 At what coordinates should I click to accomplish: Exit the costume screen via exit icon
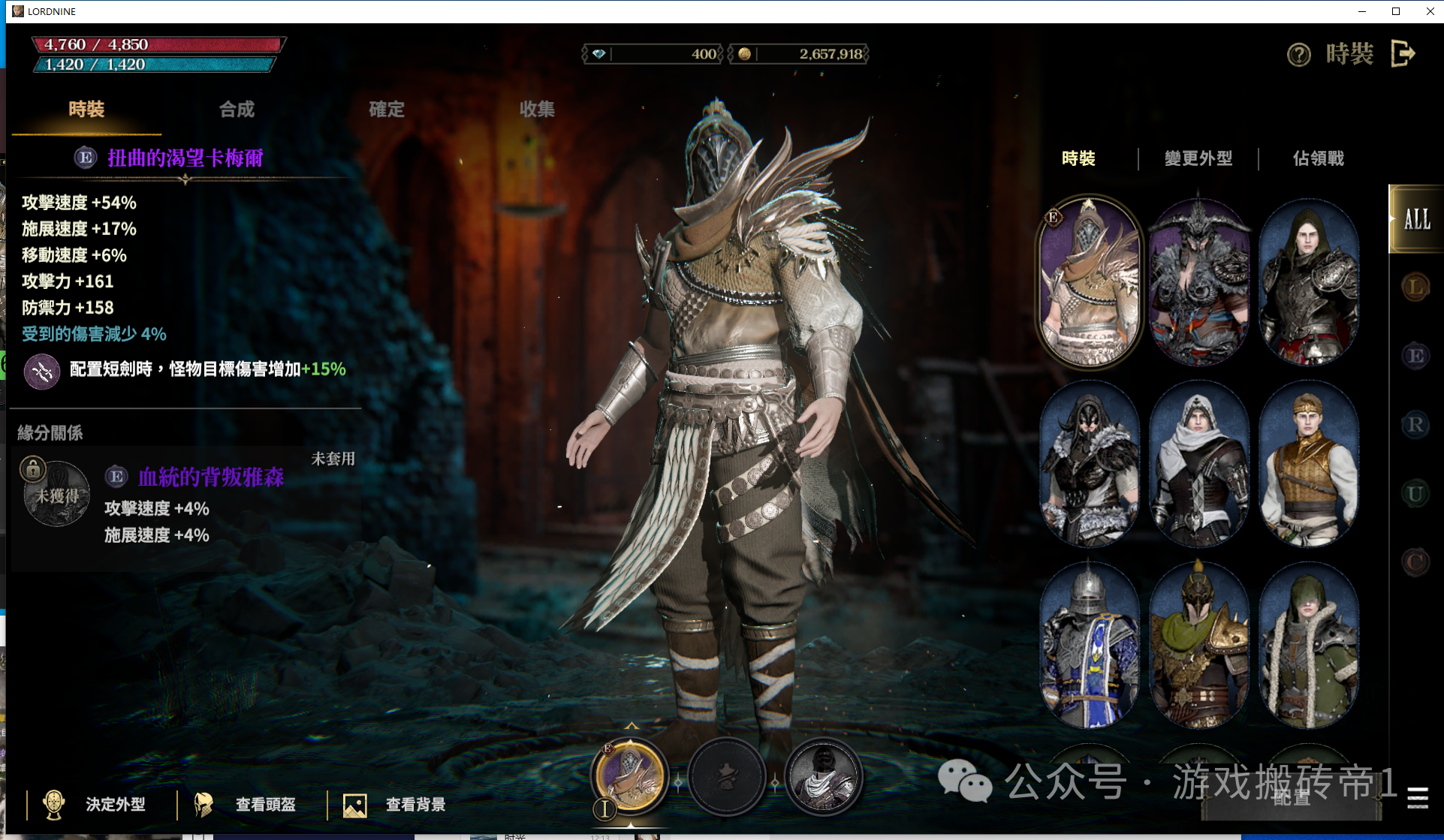(x=1403, y=53)
